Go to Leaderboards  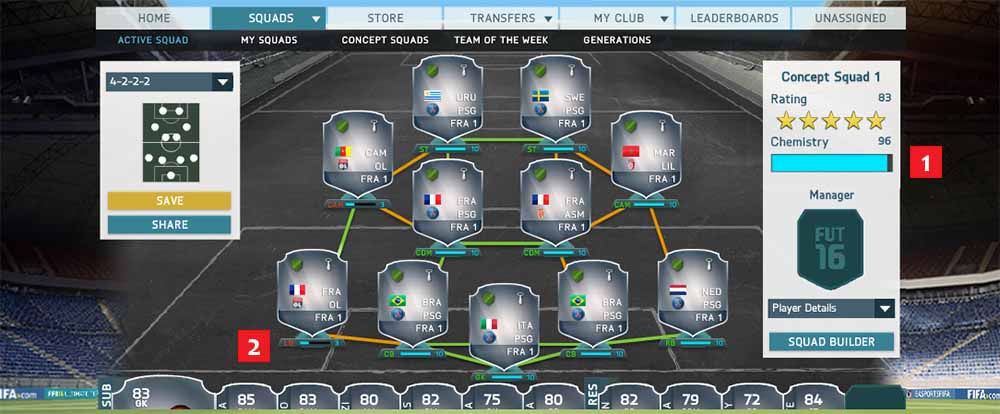pyautogui.click(x=733, y=18)
